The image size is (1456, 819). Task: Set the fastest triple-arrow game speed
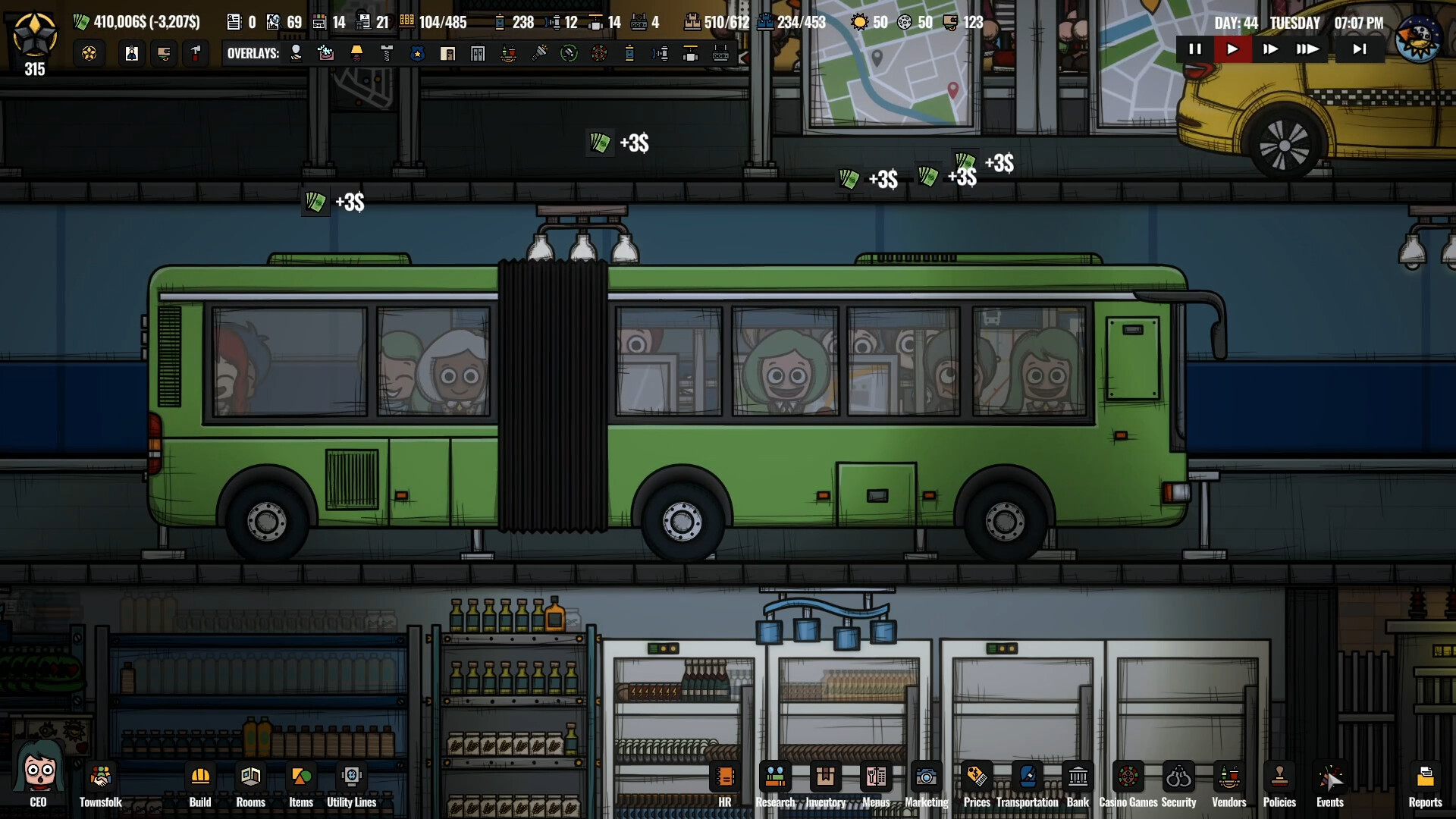[x=1307, y=49]
